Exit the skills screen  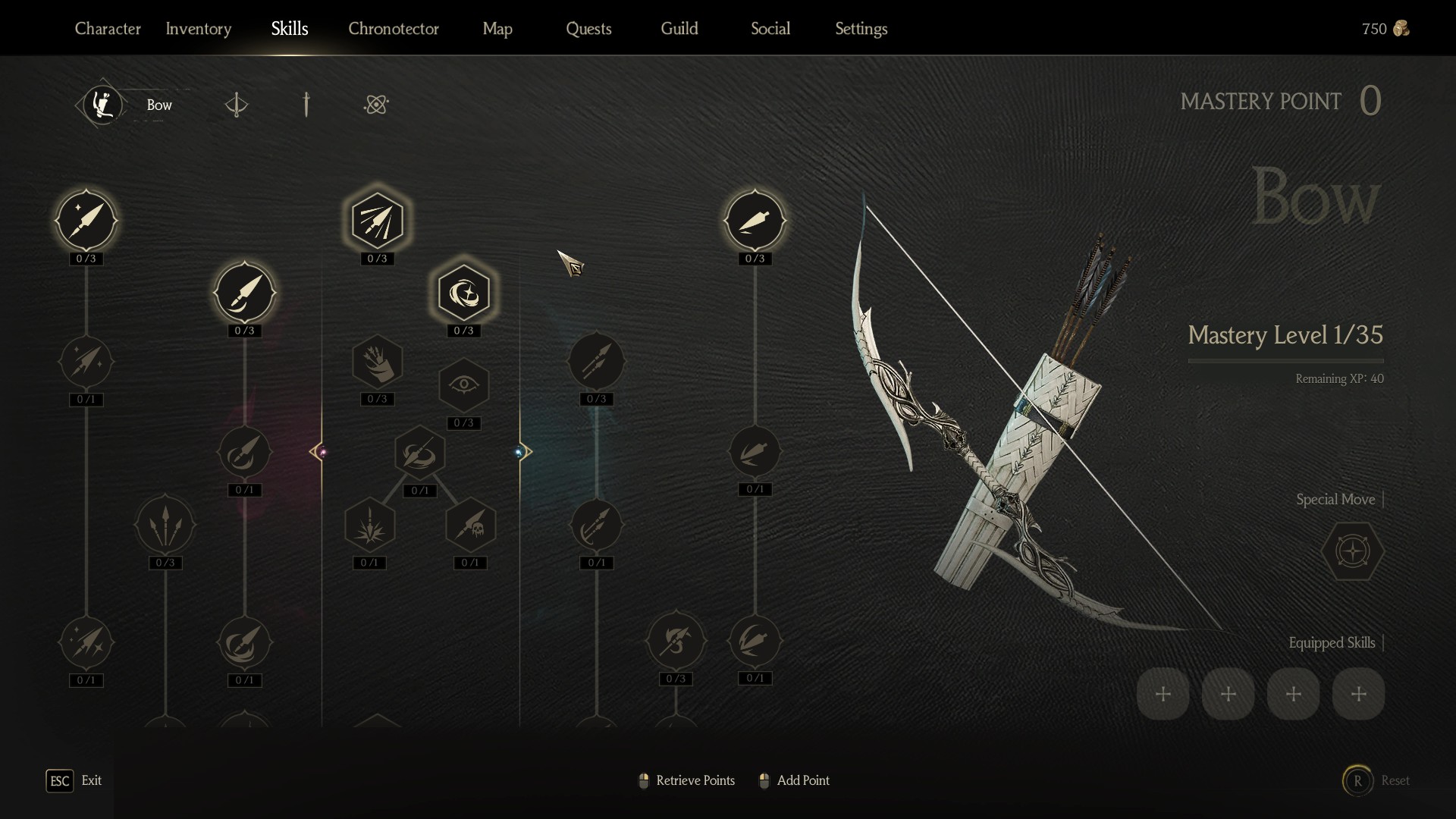60,780
